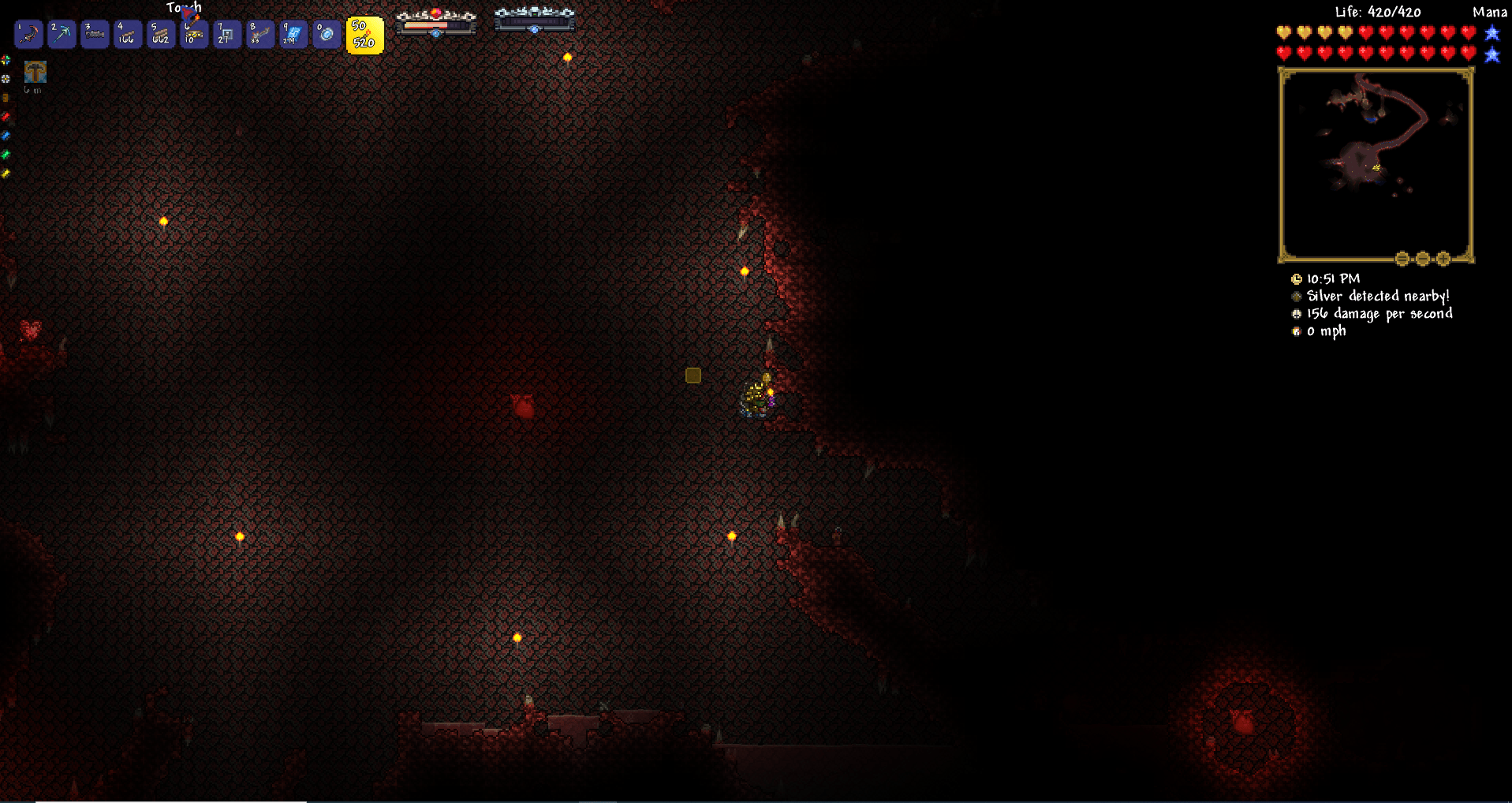Select the active torch hotbar slot

coord(365,35)
